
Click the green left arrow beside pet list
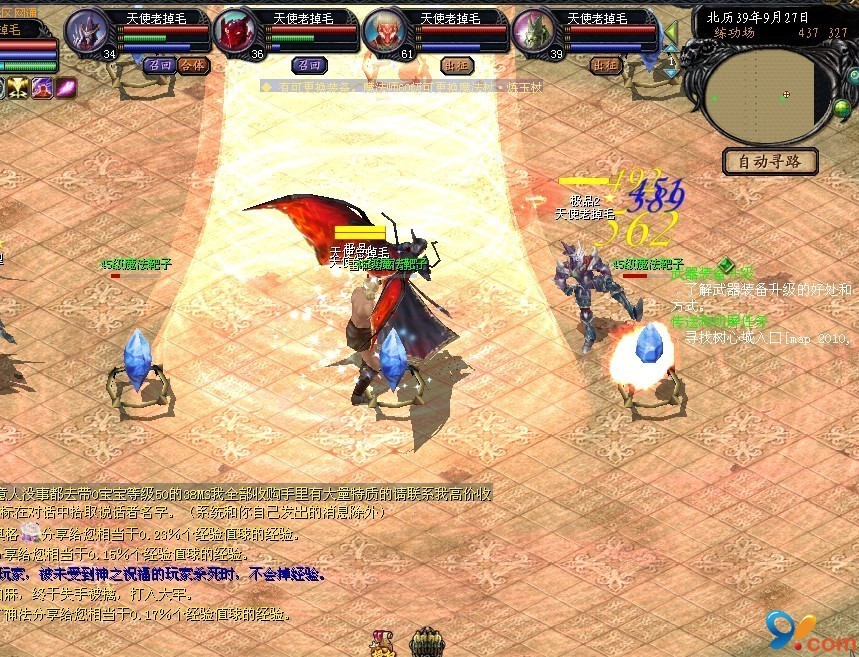[671, 34]
